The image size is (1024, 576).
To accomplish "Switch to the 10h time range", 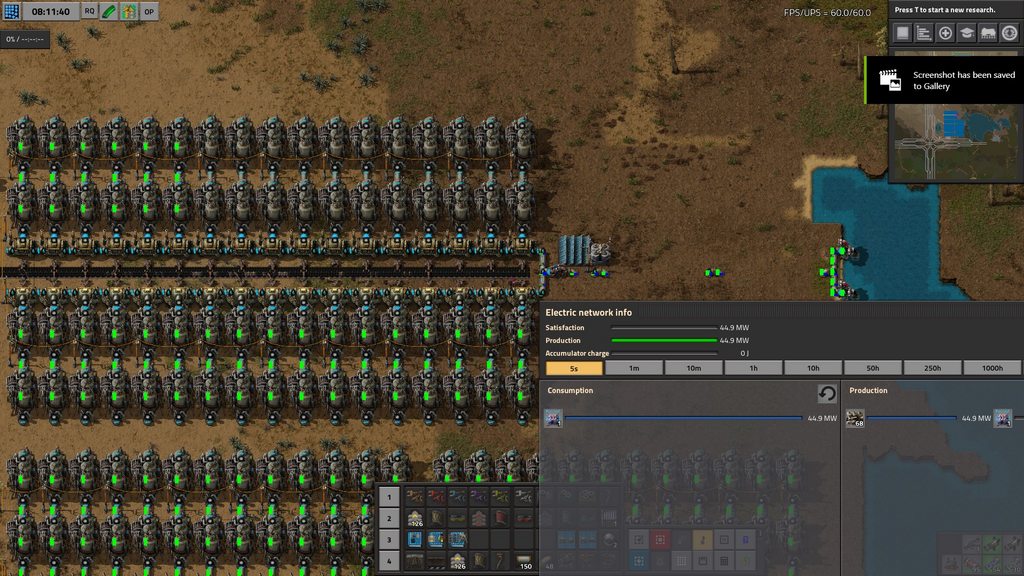I will coord(813,368).
